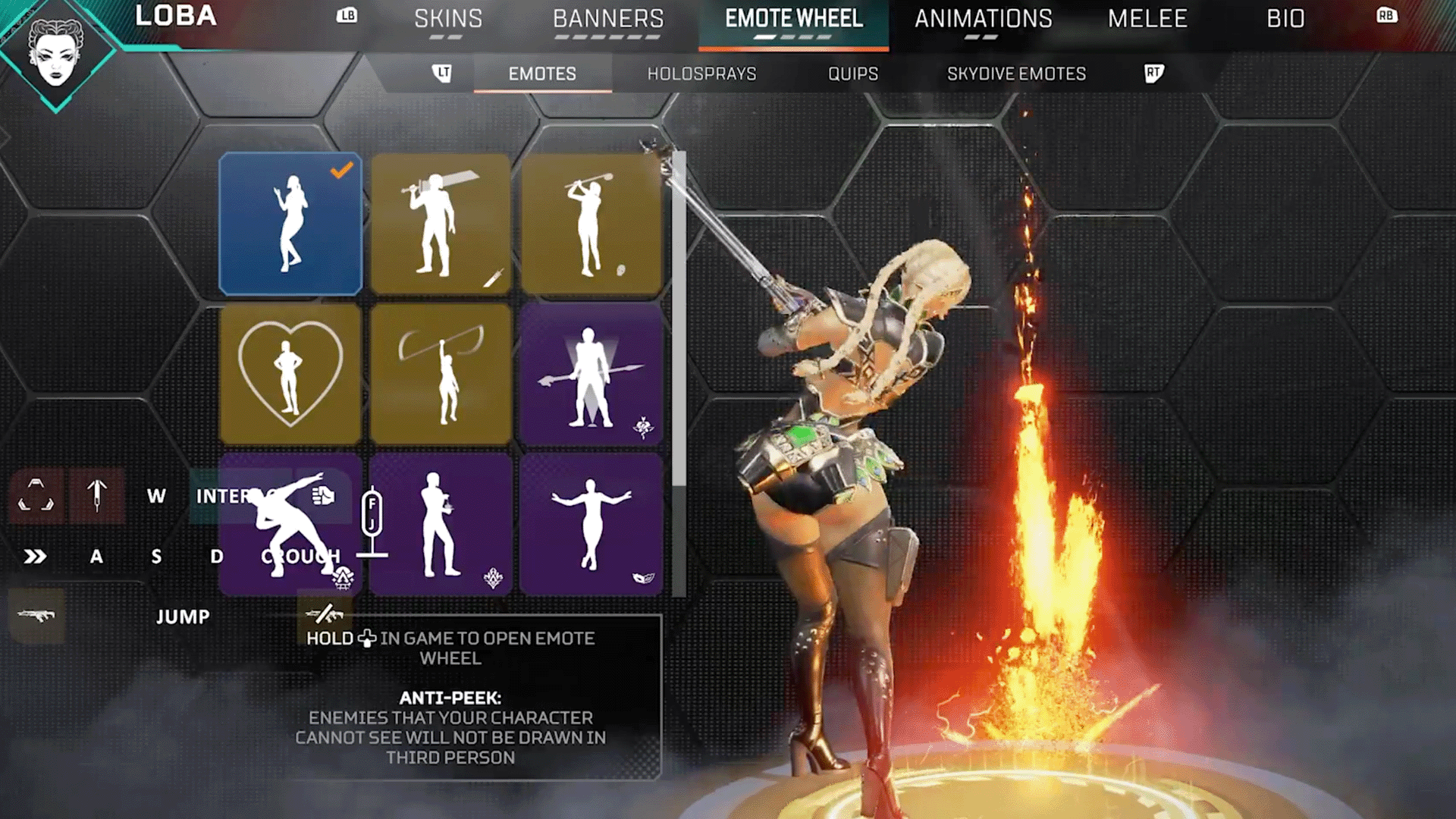
Task: Show the Bio tab
Action: 1285,19
